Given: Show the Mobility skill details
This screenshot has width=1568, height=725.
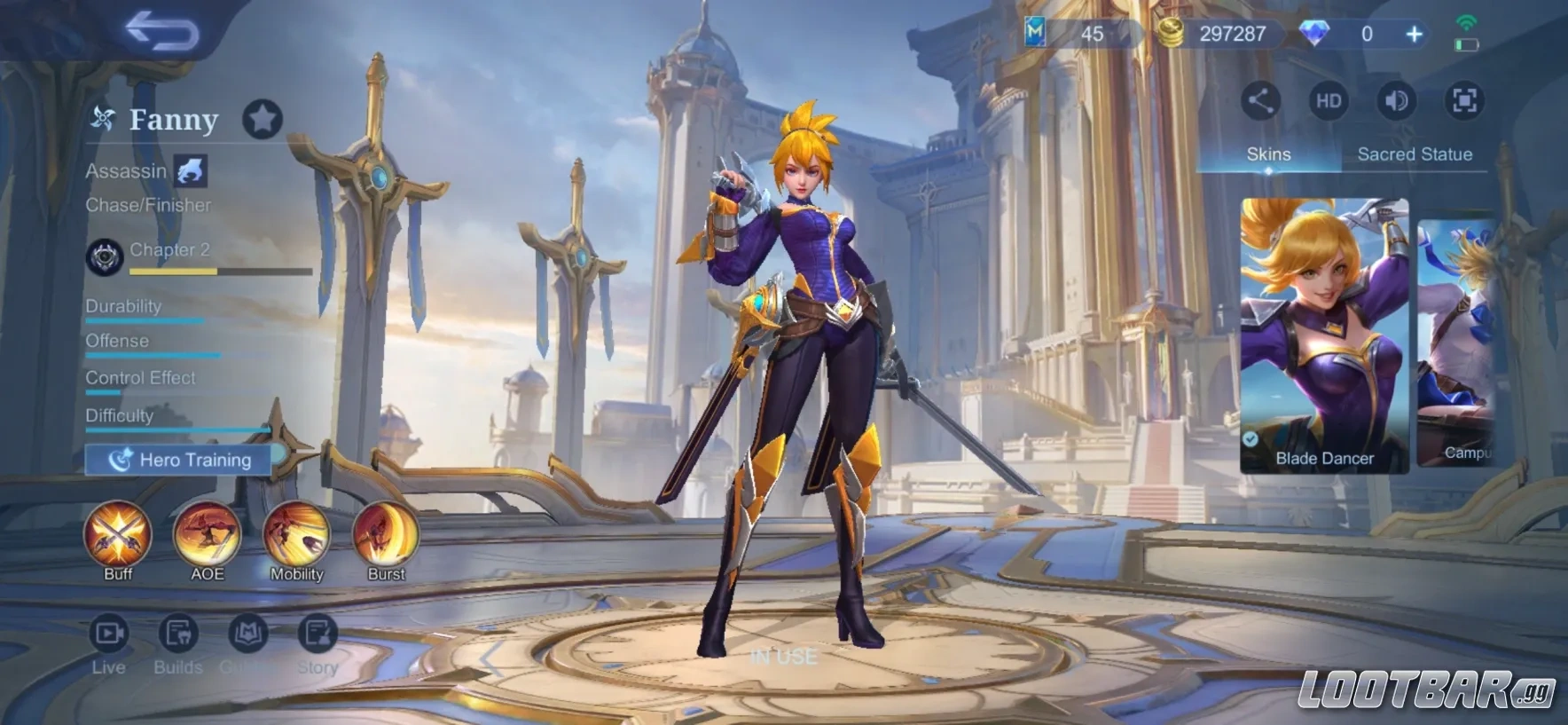Looking at the screenshot, I should (297, 535).
